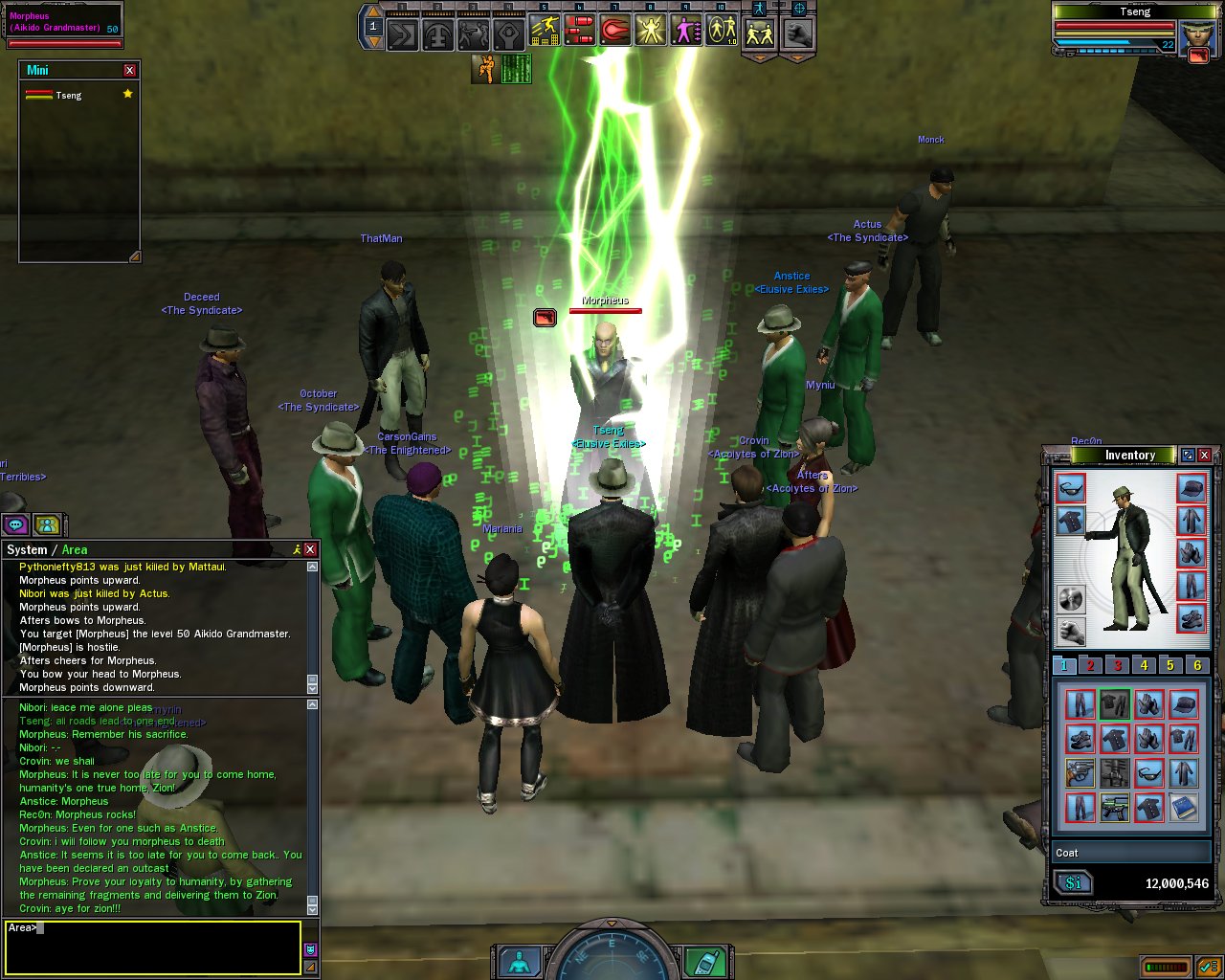This screenshot has height=980, width=1225.
Task: Select Tseng in the Mini team list
Action: pyautogui.click(x=69, y=96)
